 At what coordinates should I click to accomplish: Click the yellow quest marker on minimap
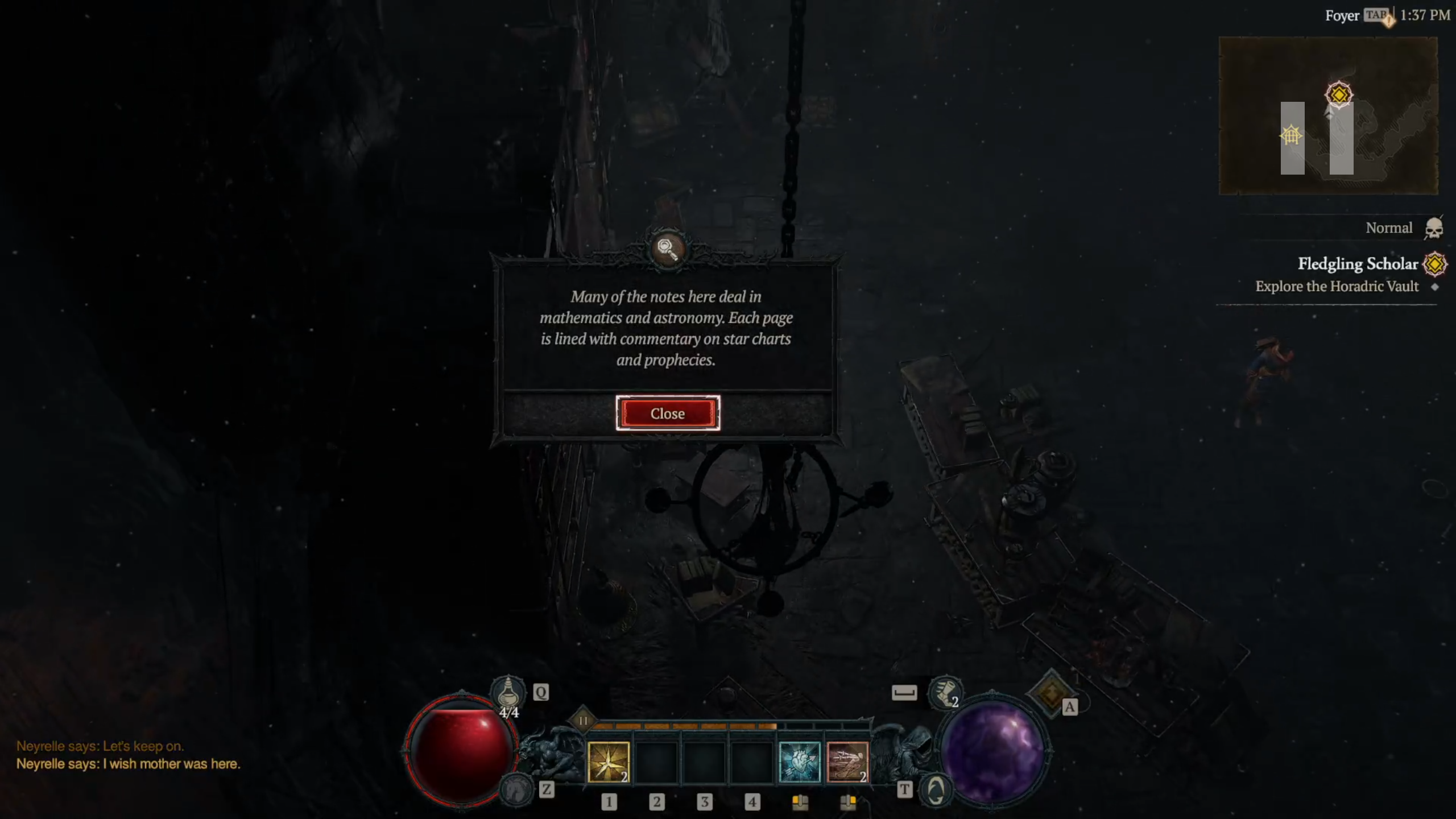[x=1338, y=94]
